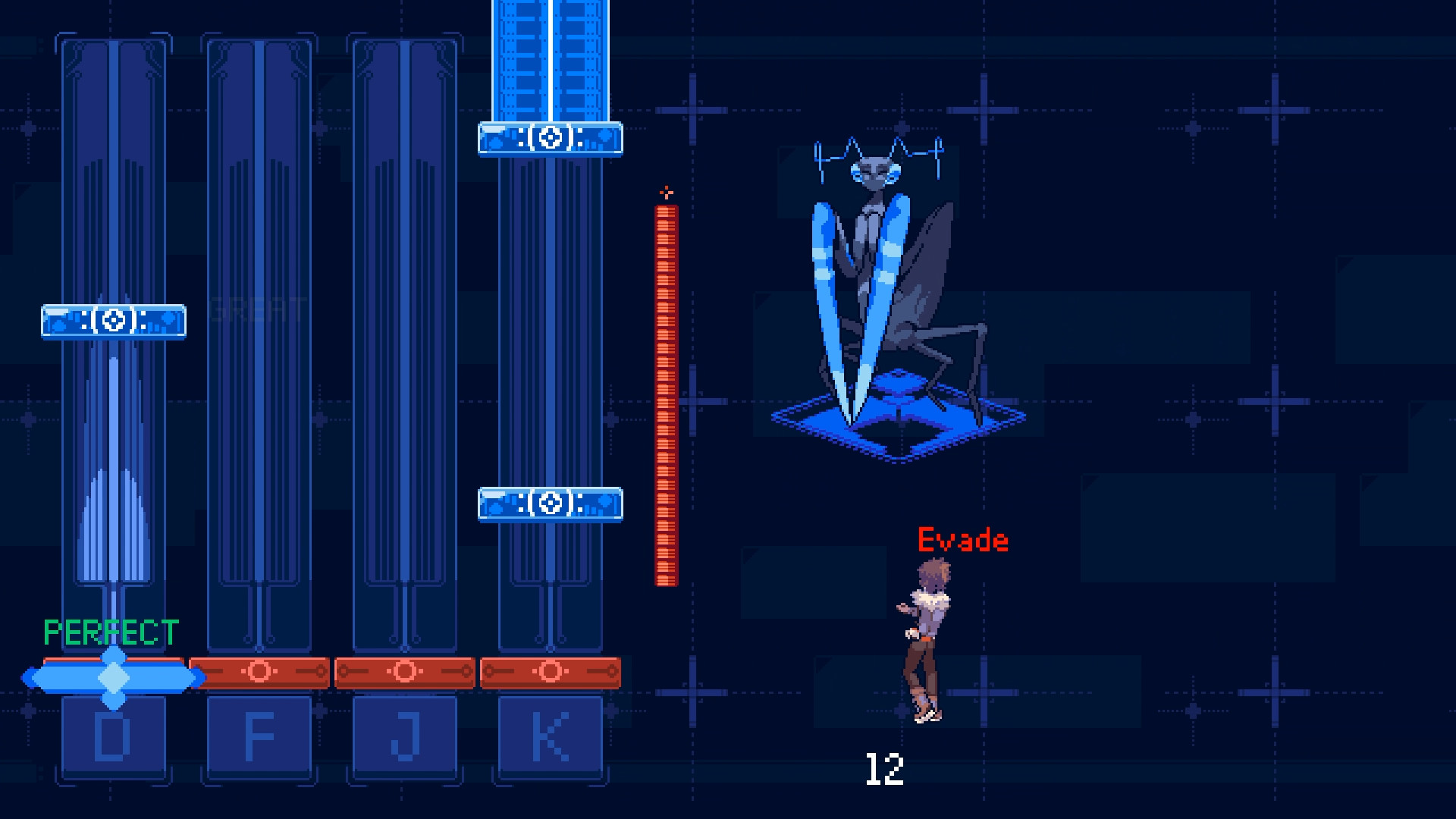
Task: Click the PERFECT judgment text
Action: point(111,630)
